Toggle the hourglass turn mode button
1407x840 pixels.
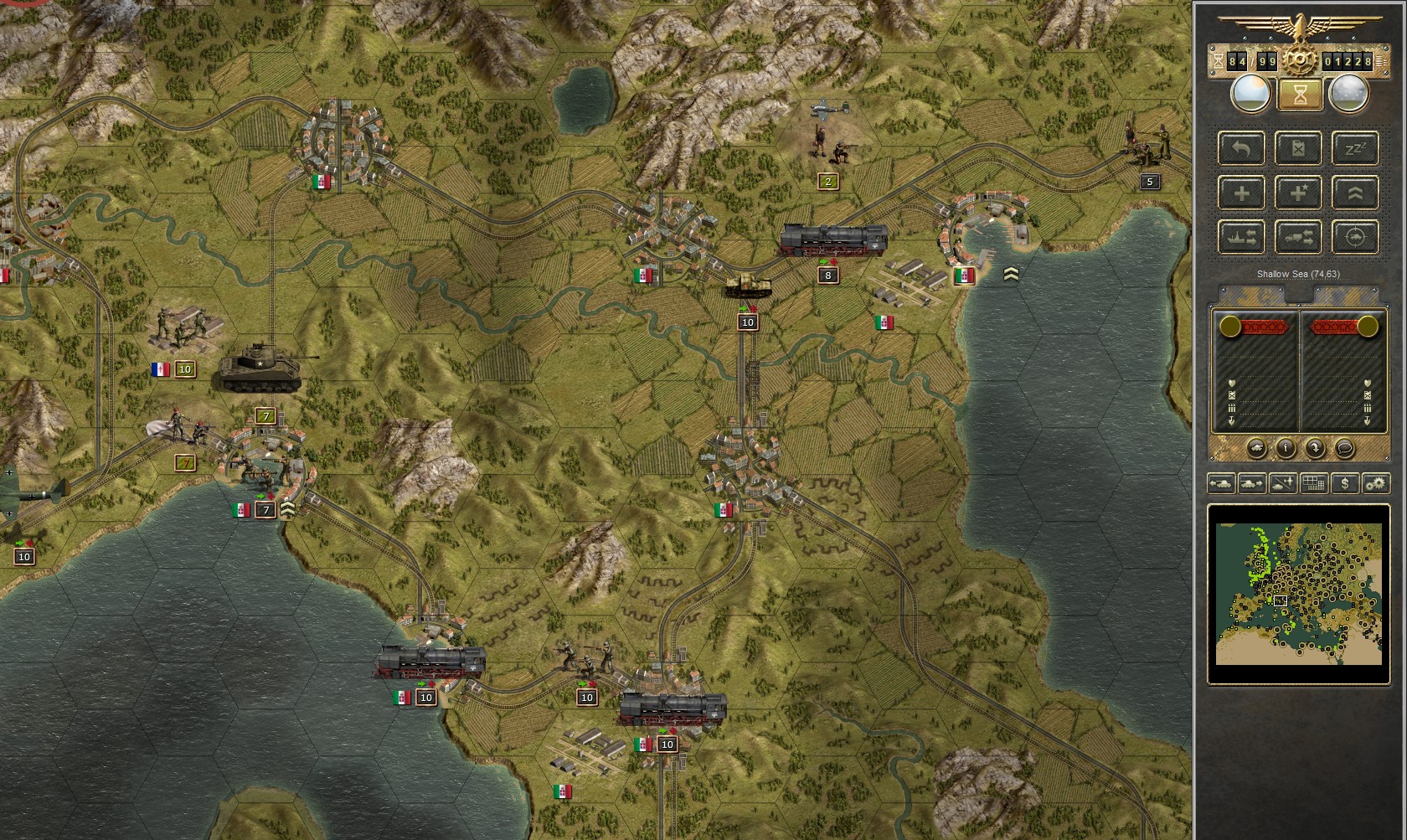(1300, 94)
